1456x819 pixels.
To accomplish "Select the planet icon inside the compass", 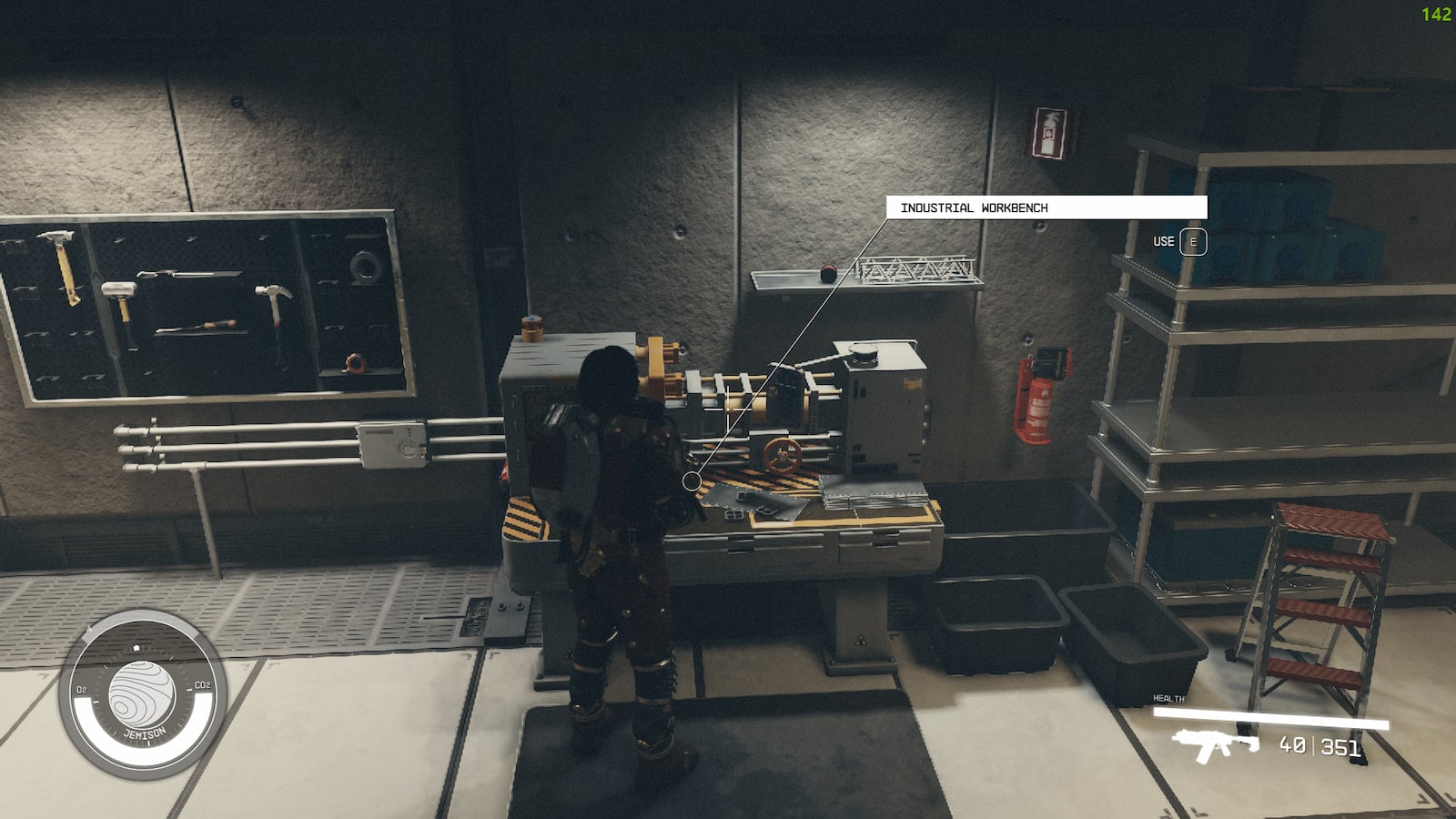I will (142, 692).
